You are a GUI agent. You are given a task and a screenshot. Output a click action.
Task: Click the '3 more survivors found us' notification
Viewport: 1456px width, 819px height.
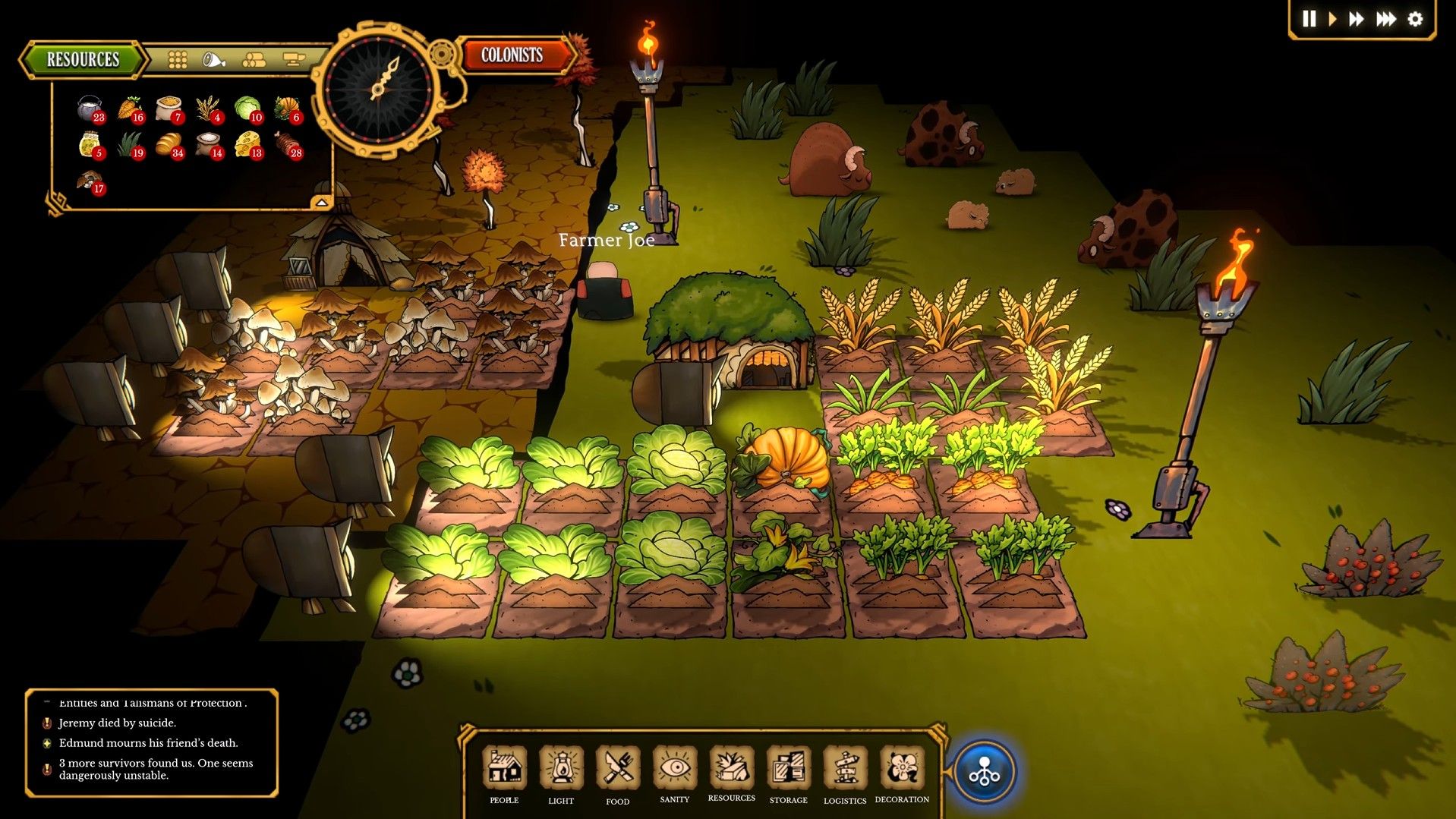[x=152, y=769]
